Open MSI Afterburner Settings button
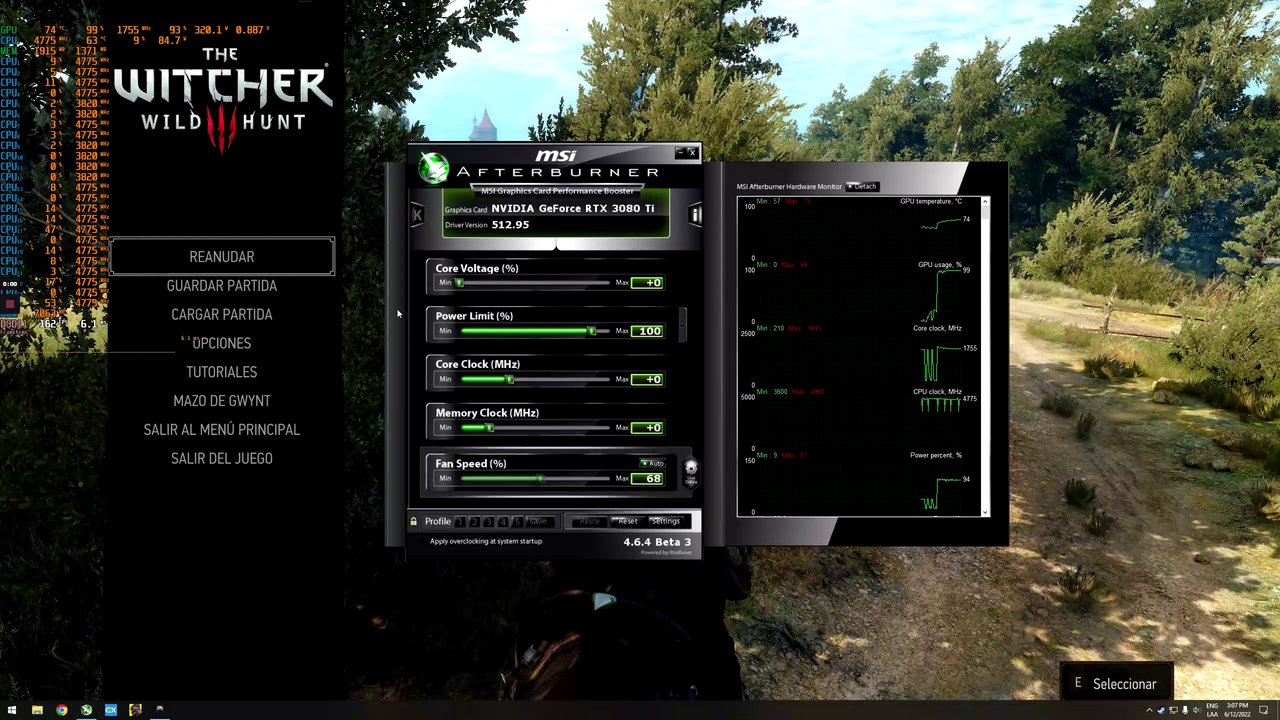 click(665, 521)
